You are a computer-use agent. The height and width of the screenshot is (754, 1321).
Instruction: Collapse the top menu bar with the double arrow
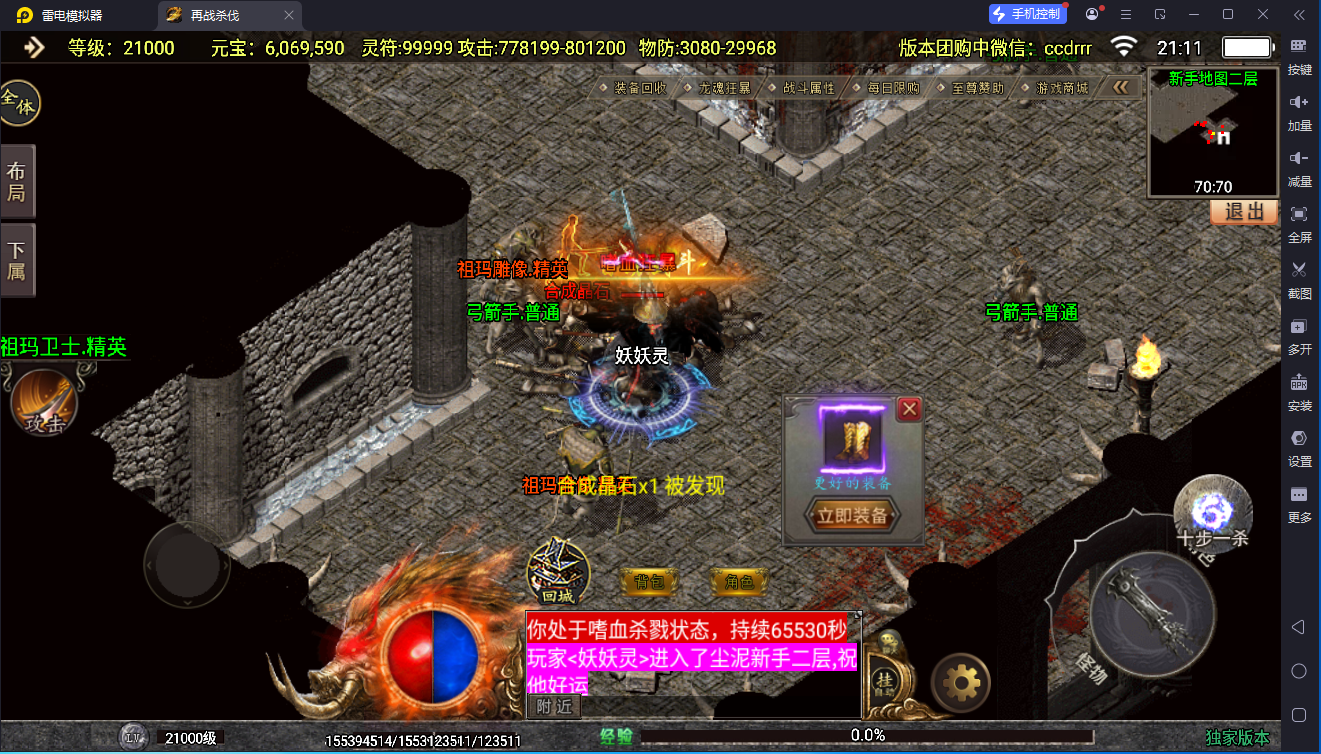1121,88
